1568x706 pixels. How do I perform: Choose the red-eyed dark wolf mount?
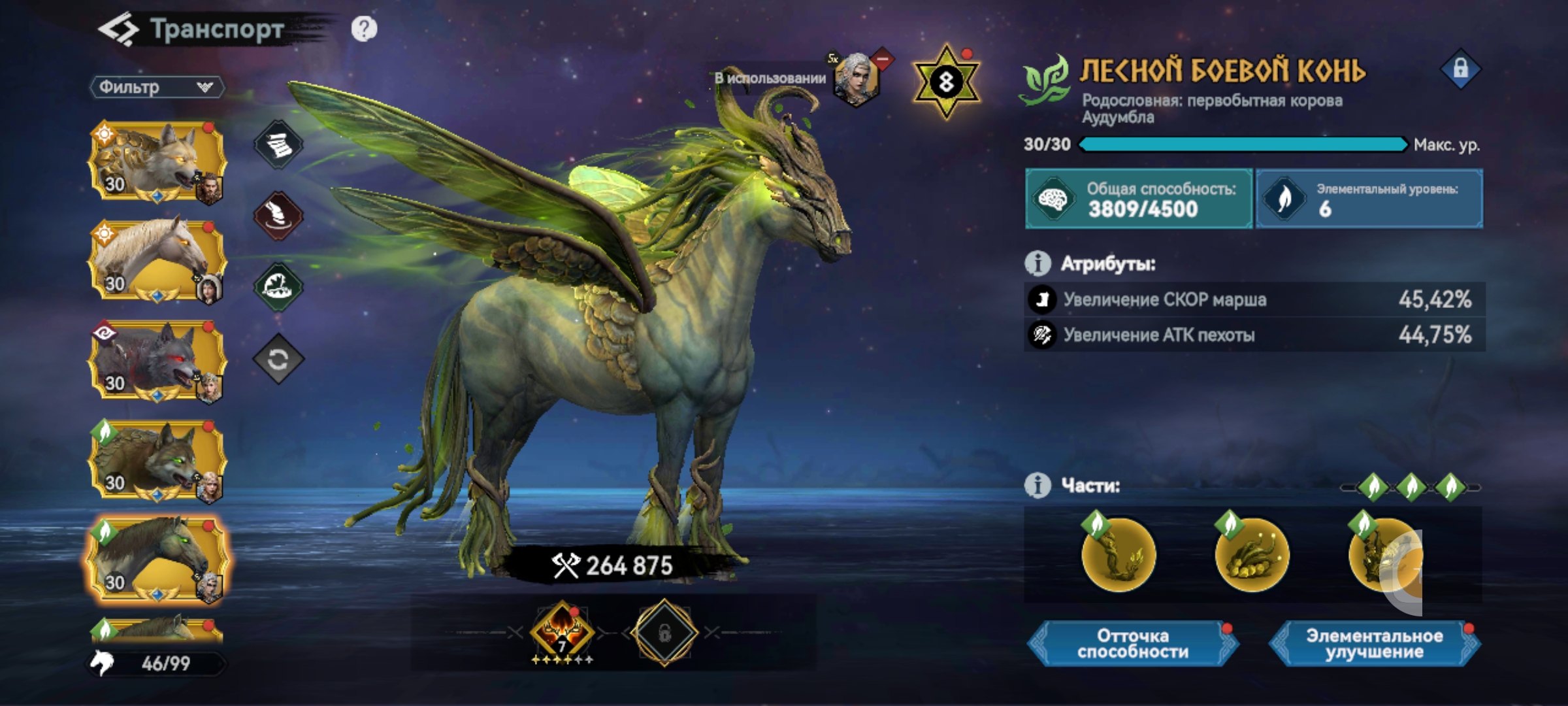pyautogui.click(x=157, y=360)
